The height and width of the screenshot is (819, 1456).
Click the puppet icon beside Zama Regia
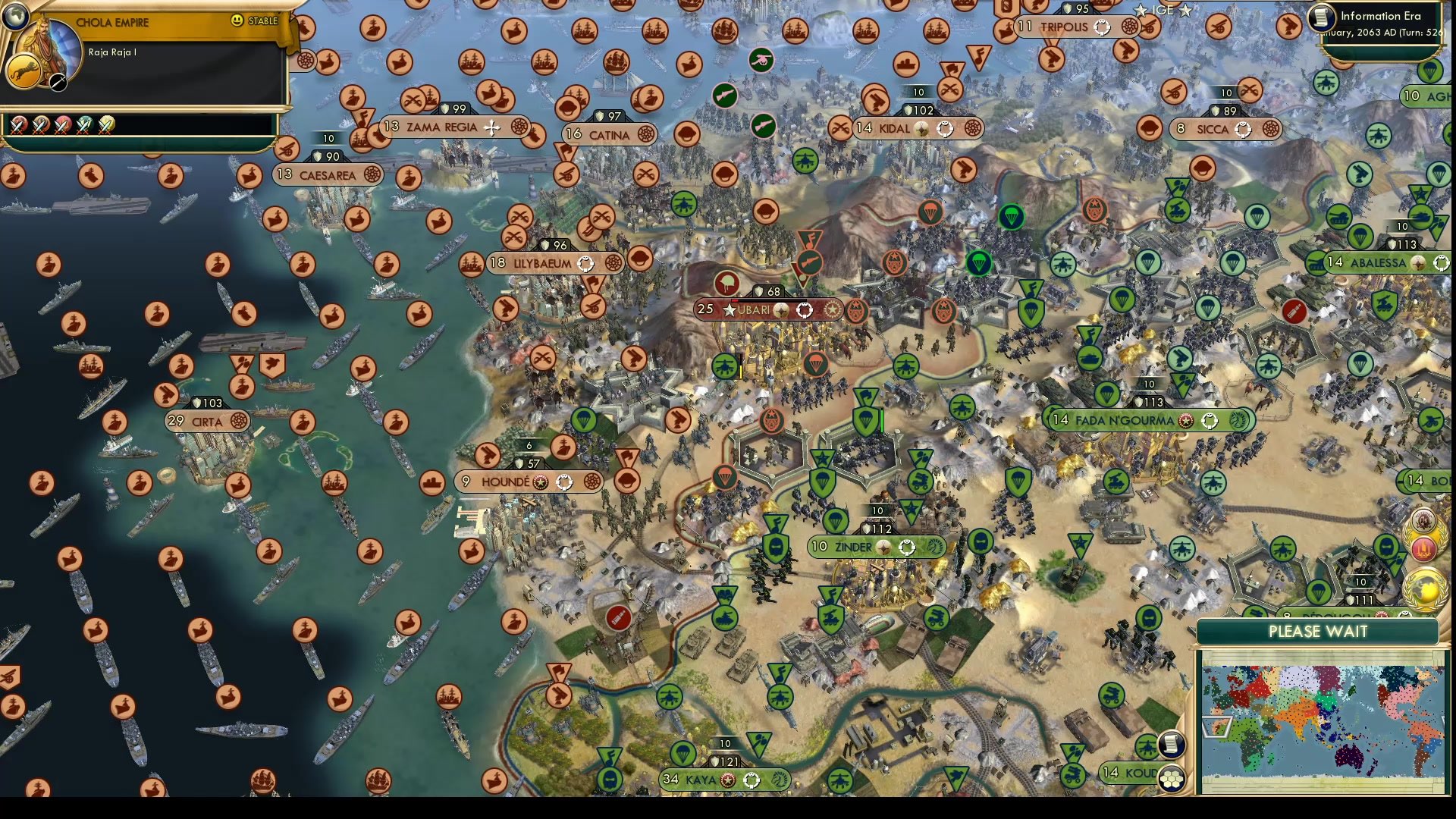tap(519, 127)
